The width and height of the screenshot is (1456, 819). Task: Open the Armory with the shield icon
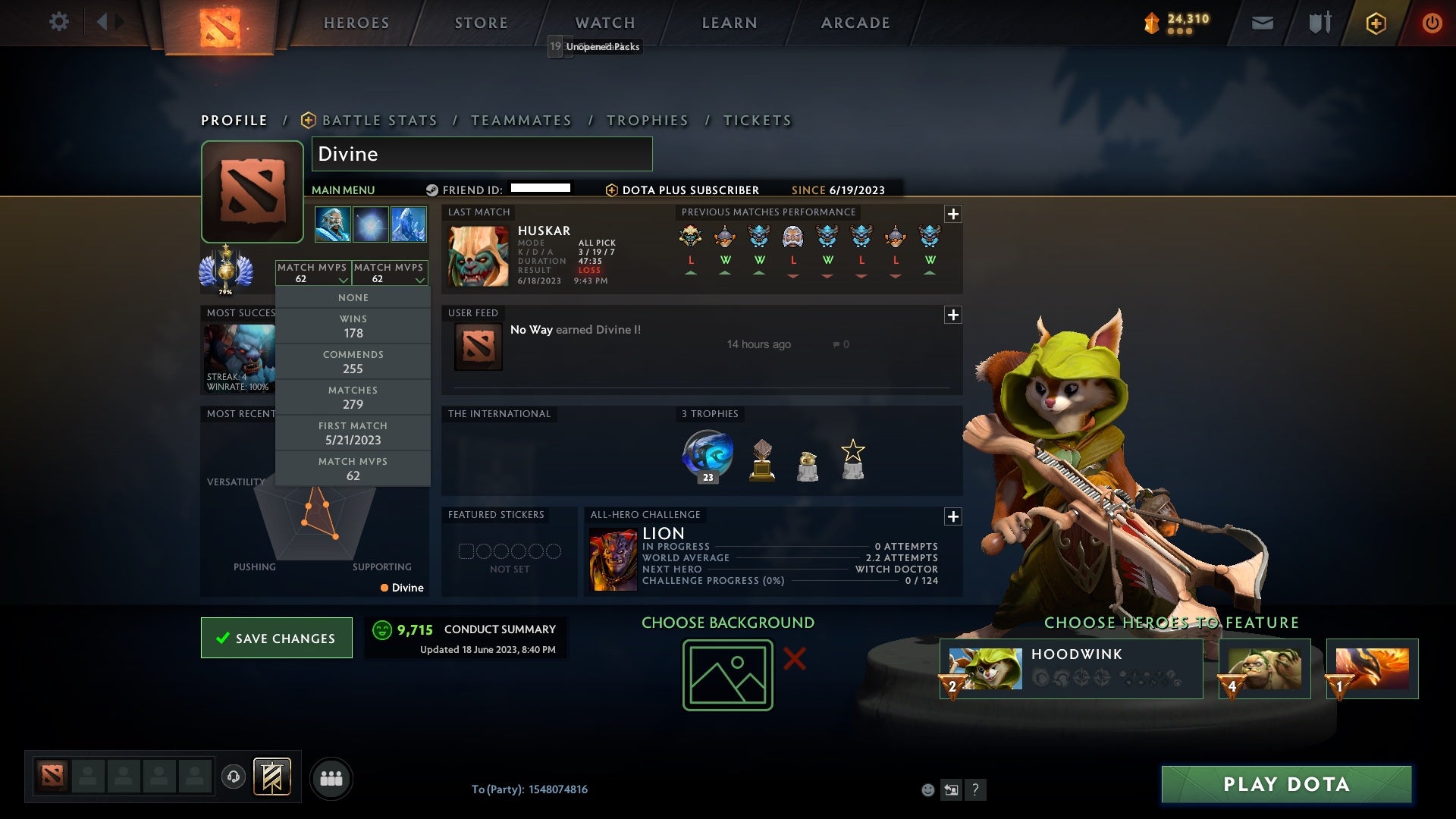point(1319,22)
